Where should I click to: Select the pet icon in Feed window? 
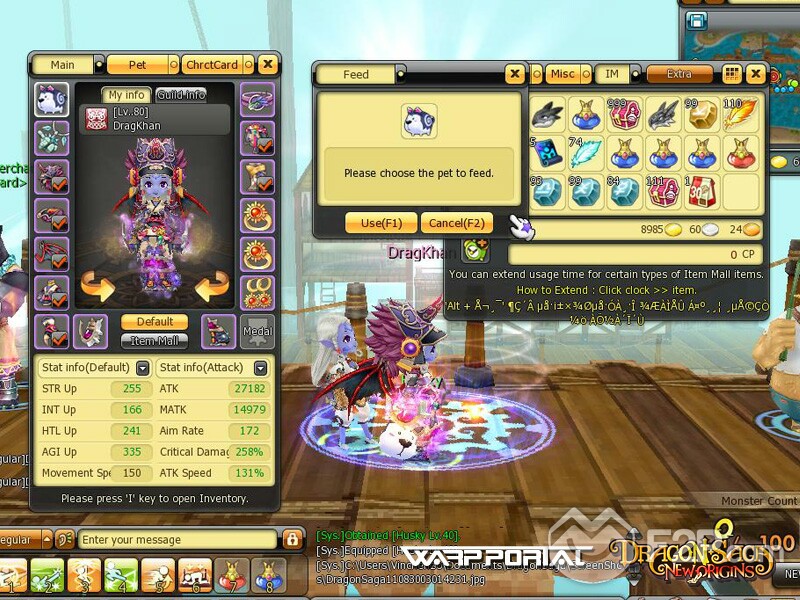point(418,121)
